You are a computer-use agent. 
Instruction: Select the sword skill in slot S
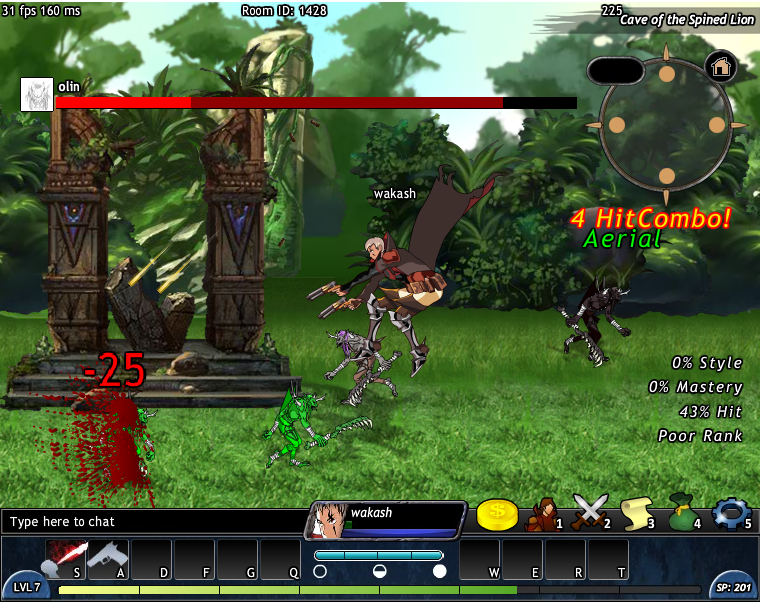tap(66, 558)
